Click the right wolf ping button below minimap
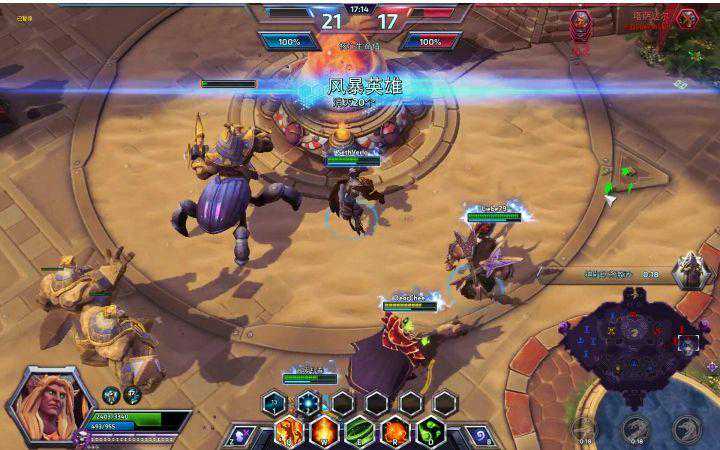This screenshot has width=720, height=450. [688, 430]
